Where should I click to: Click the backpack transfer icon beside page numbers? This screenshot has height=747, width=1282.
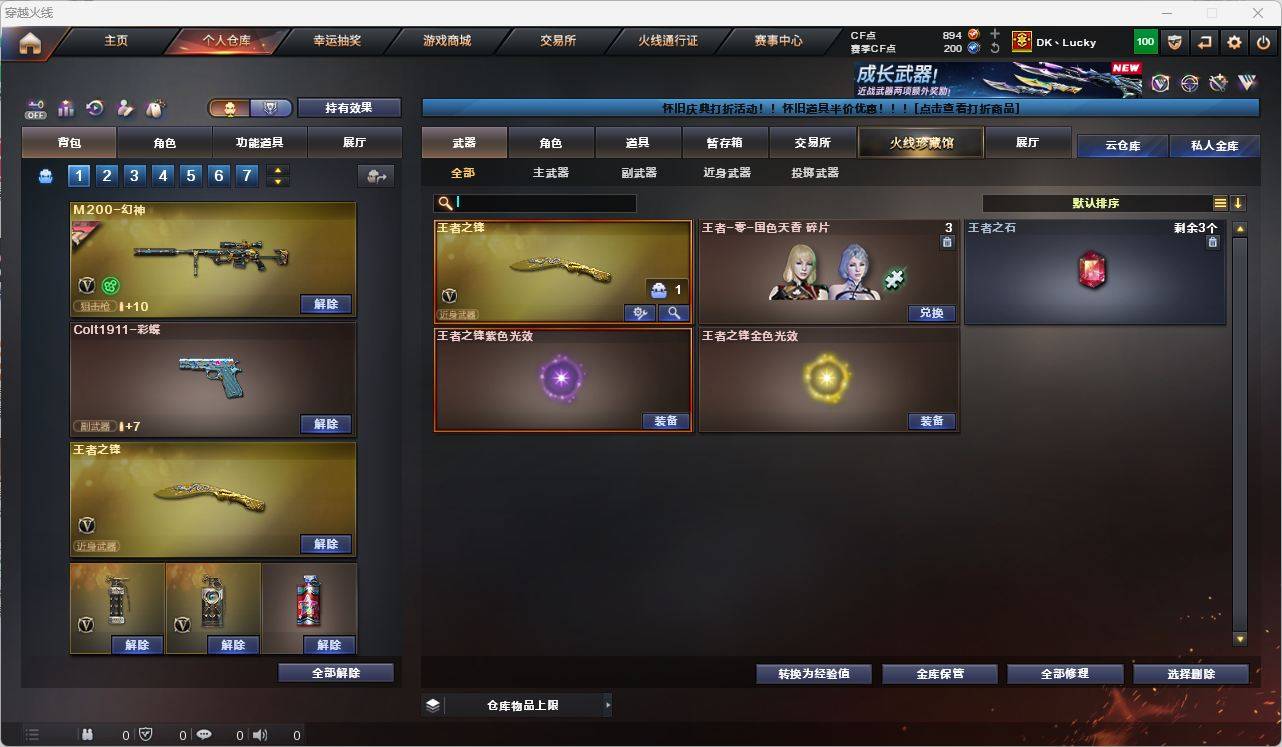[376, 175]
